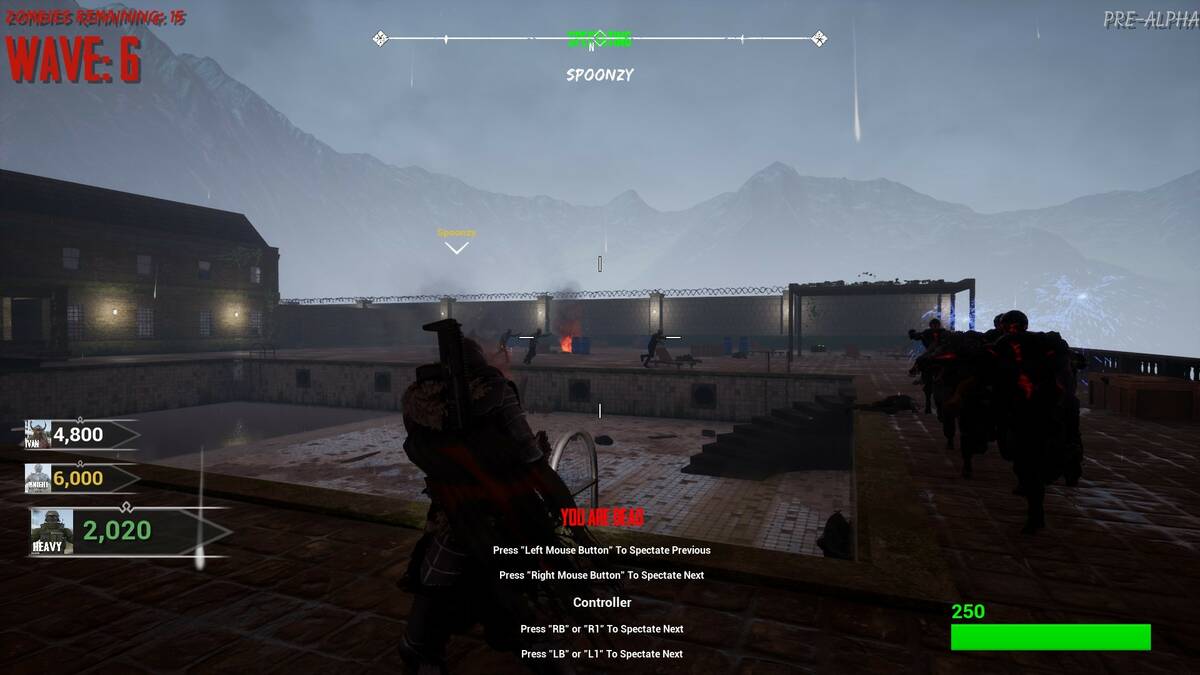Select the Ivan player portrait
The height and width of the screenshot is (675, 1200).
[x=38, y=434]
